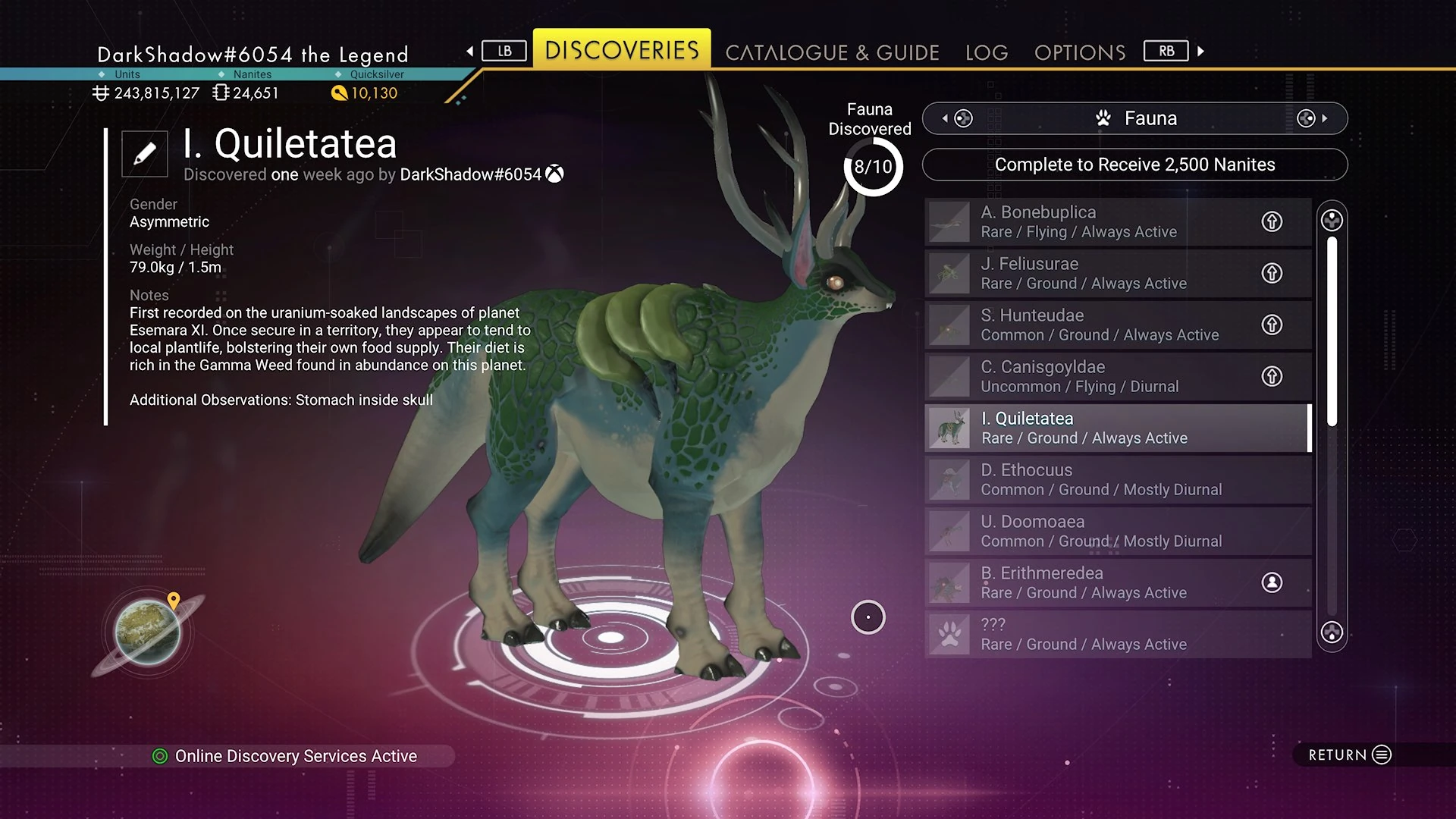Go to the Options tab
Screen dimensions: 1456x819
coord(1080,52)
